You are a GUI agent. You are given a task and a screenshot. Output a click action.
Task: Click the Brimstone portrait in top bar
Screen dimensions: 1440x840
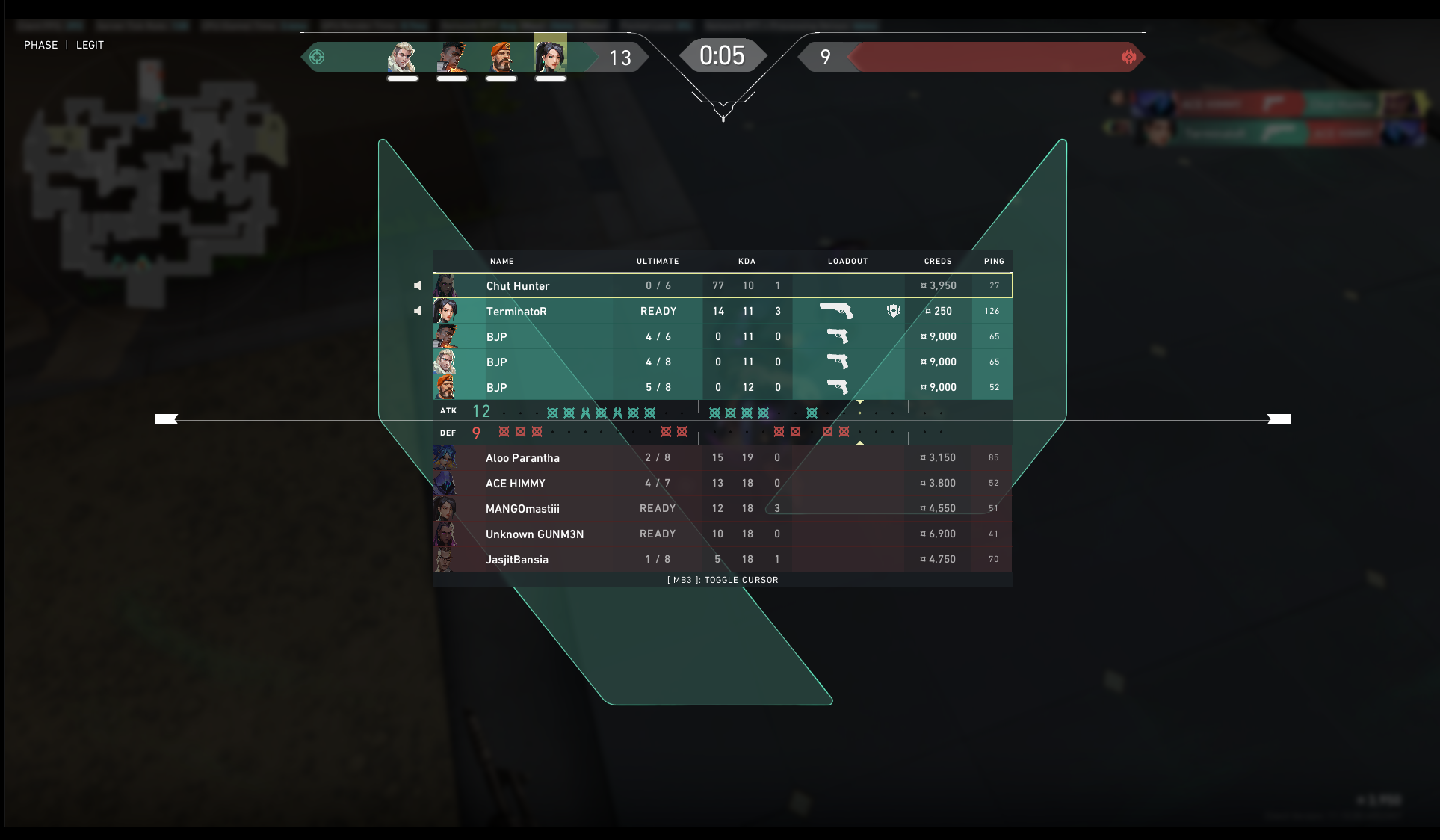[x=501, y=57]
